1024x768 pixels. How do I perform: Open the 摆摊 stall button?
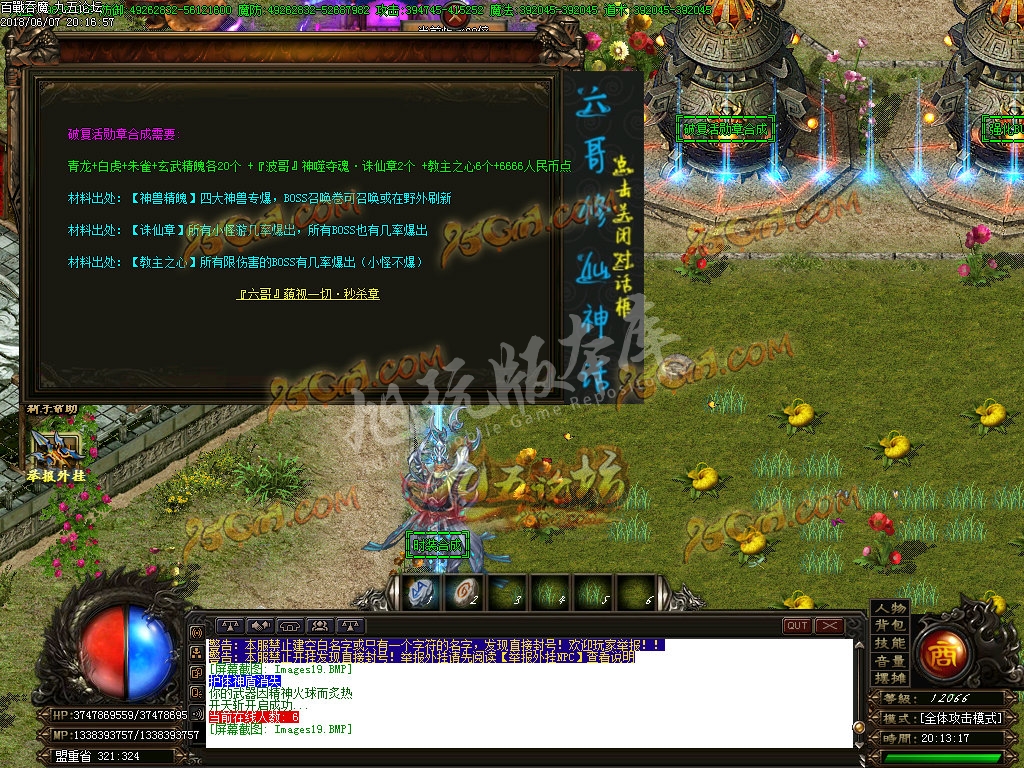[889, 678]
